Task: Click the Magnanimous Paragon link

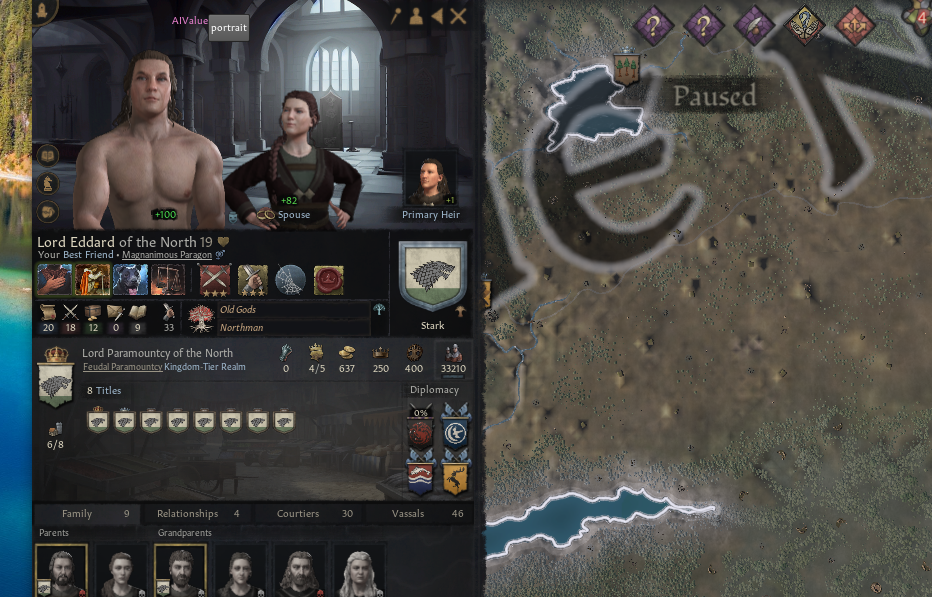Action: click(x=166, y=255)
